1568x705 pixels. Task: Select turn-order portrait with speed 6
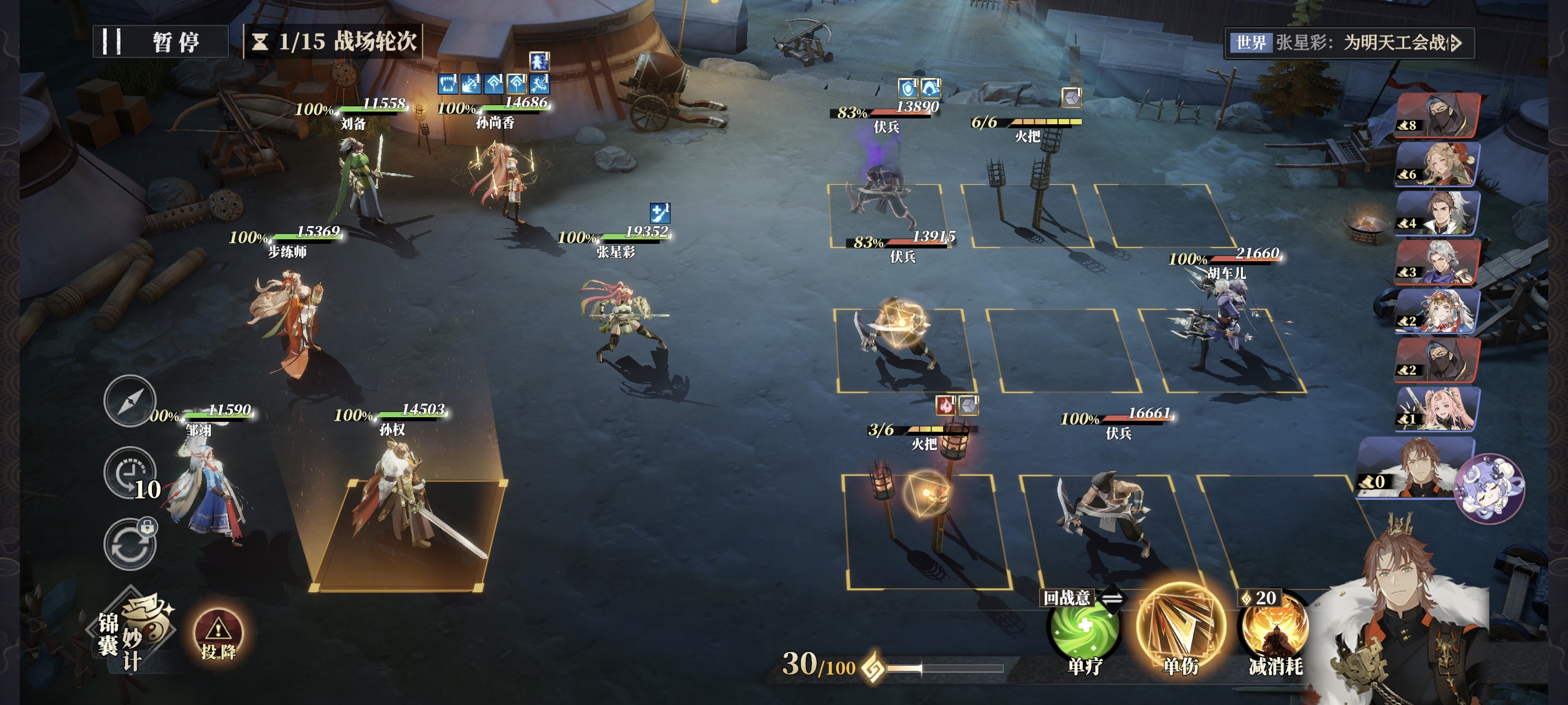tap(1438, 164)
